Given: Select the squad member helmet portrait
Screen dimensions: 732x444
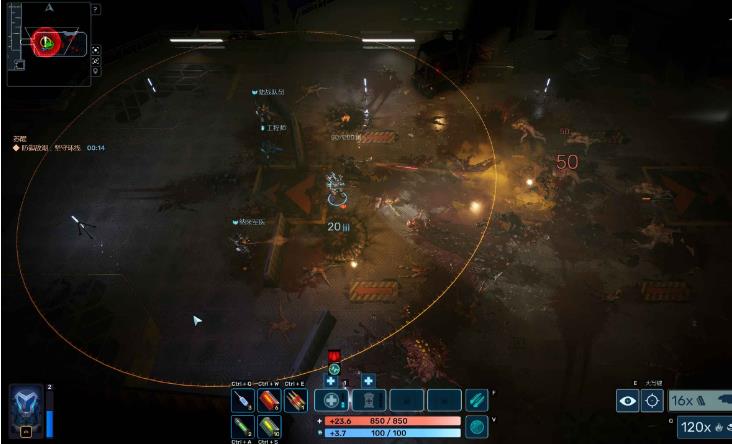Looking at the screenshot, I should [25, 411].
